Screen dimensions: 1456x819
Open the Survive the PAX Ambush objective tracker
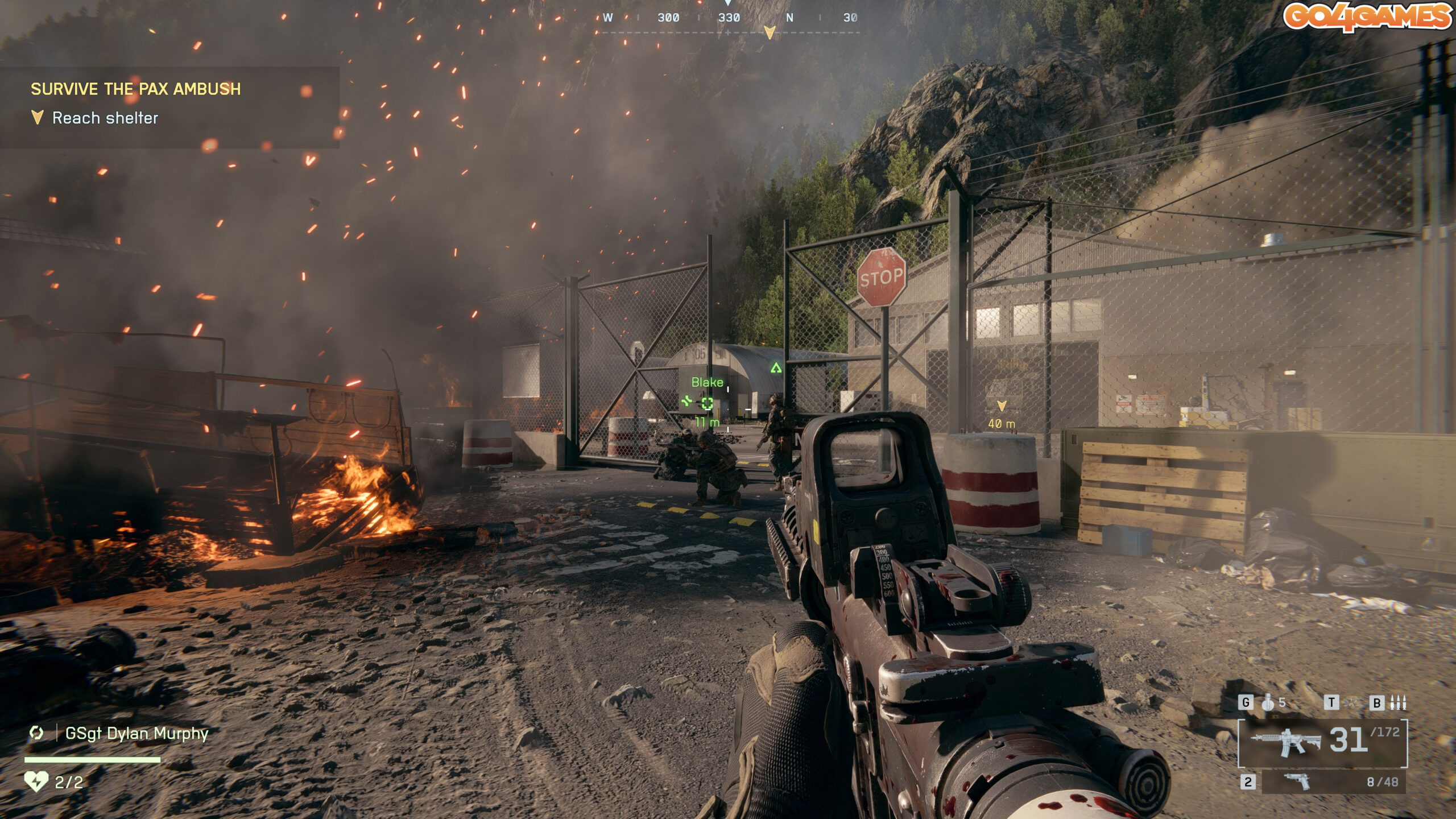pos(136,89)
